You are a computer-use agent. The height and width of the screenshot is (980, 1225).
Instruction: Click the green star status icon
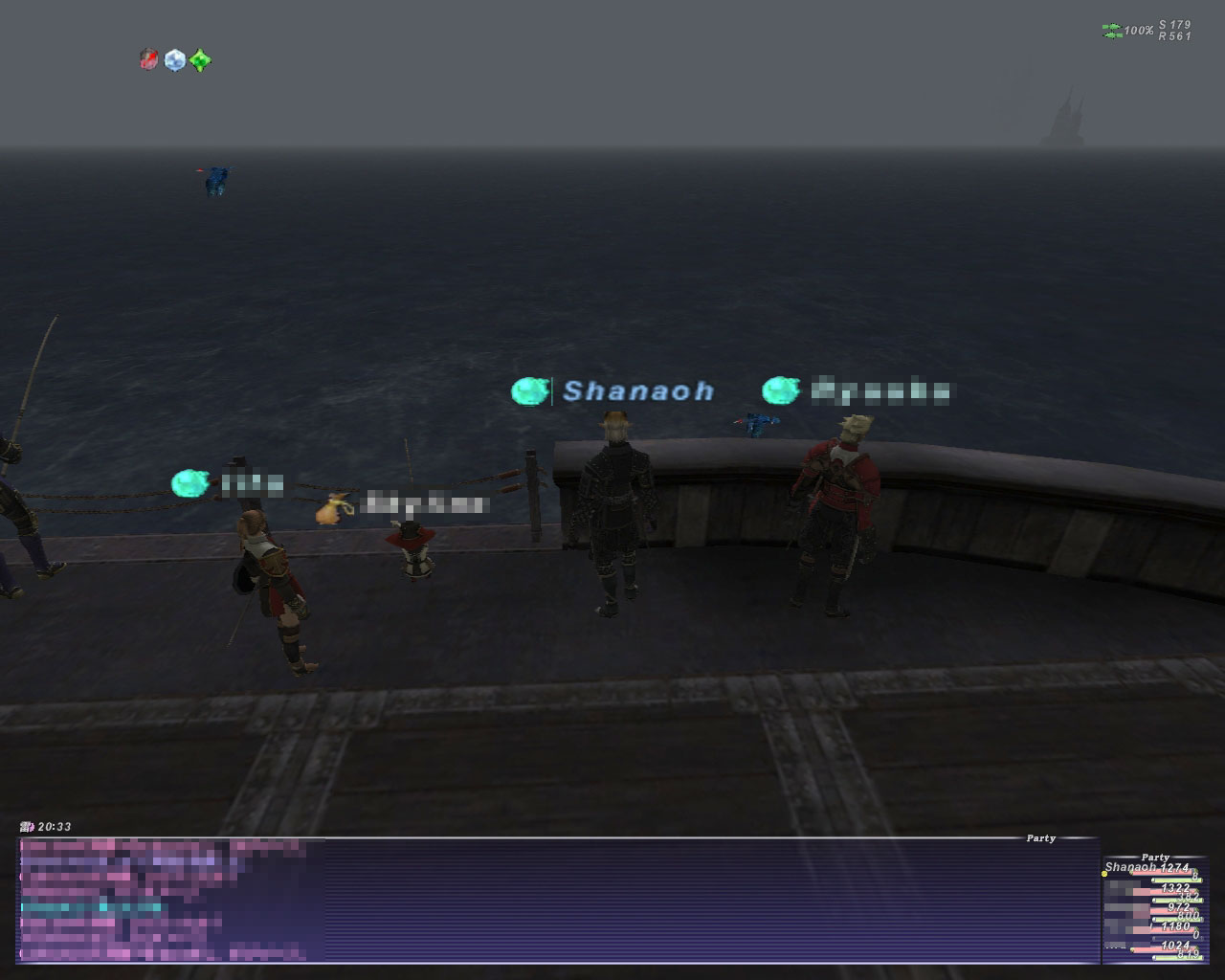coord(199,60)
